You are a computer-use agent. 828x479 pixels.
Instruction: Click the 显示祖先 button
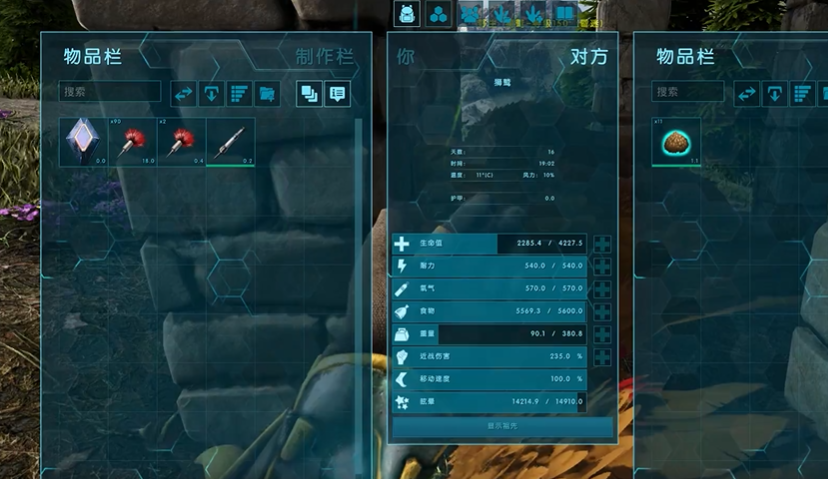[x=502, y=426]
